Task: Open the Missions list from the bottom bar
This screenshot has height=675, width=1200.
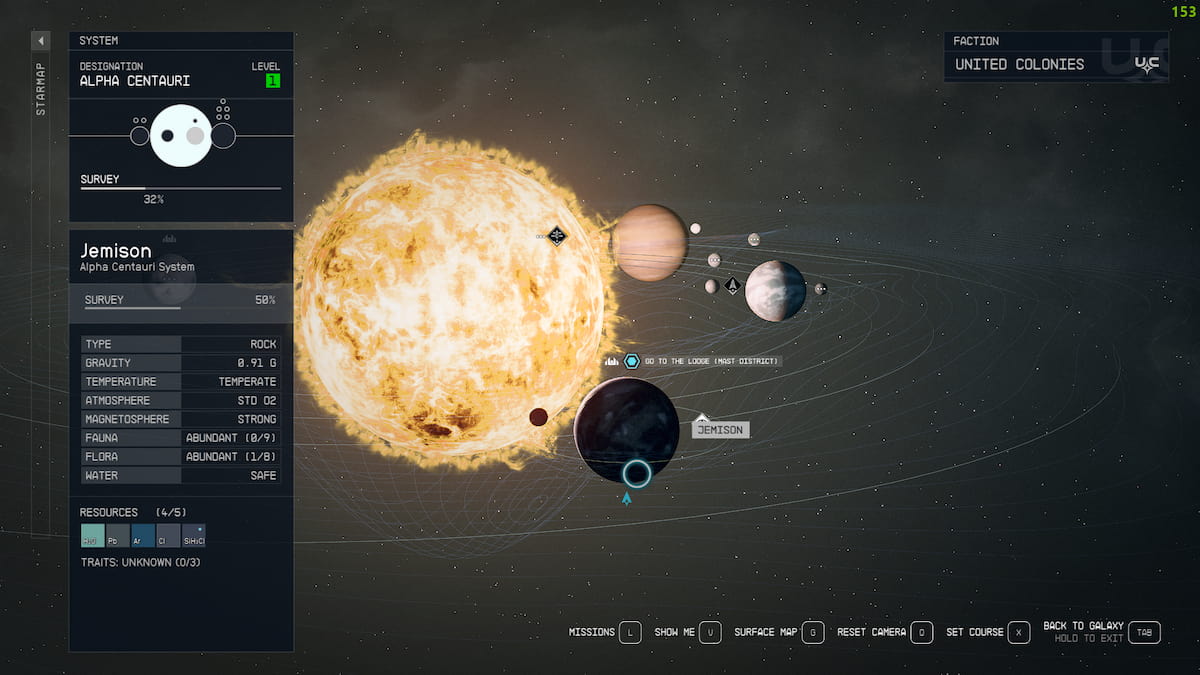Action: click(x=629, y=632)
